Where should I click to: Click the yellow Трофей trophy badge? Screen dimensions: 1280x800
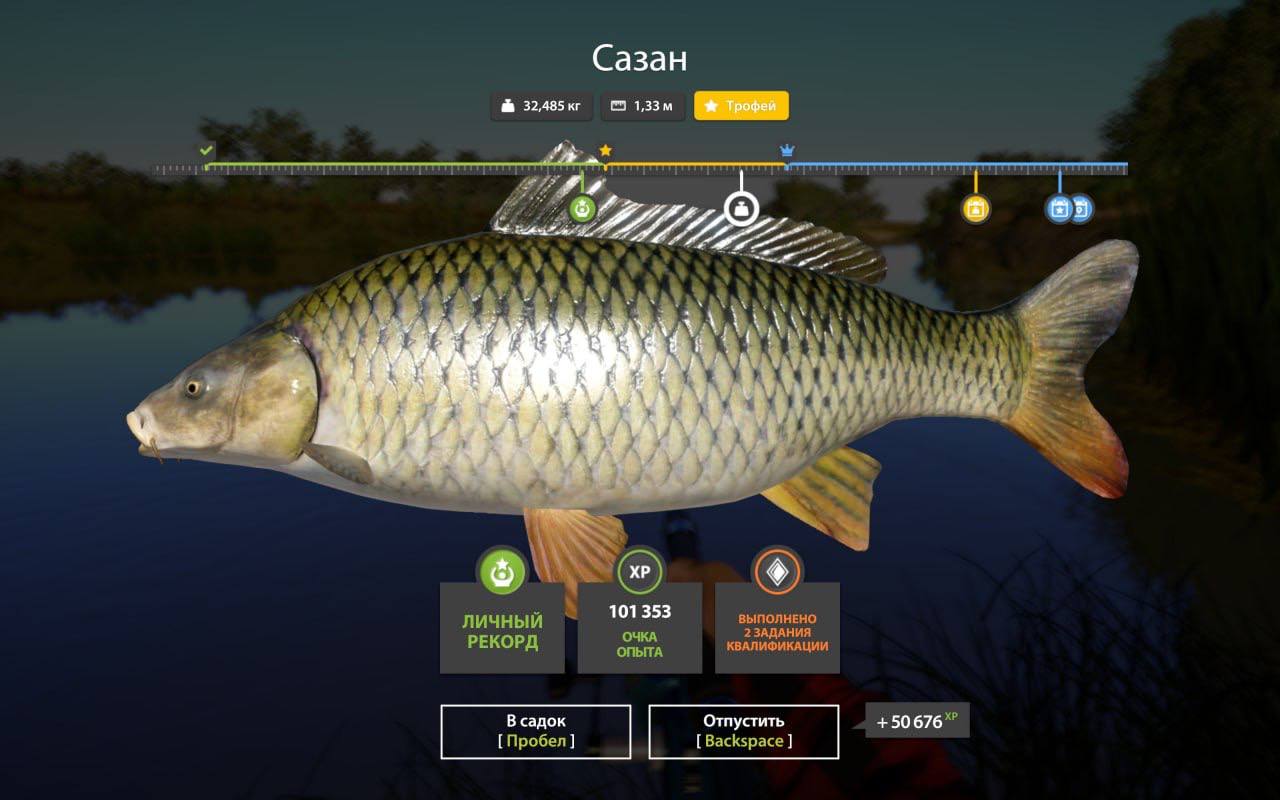pyautogui.click(x=741, y=106)
